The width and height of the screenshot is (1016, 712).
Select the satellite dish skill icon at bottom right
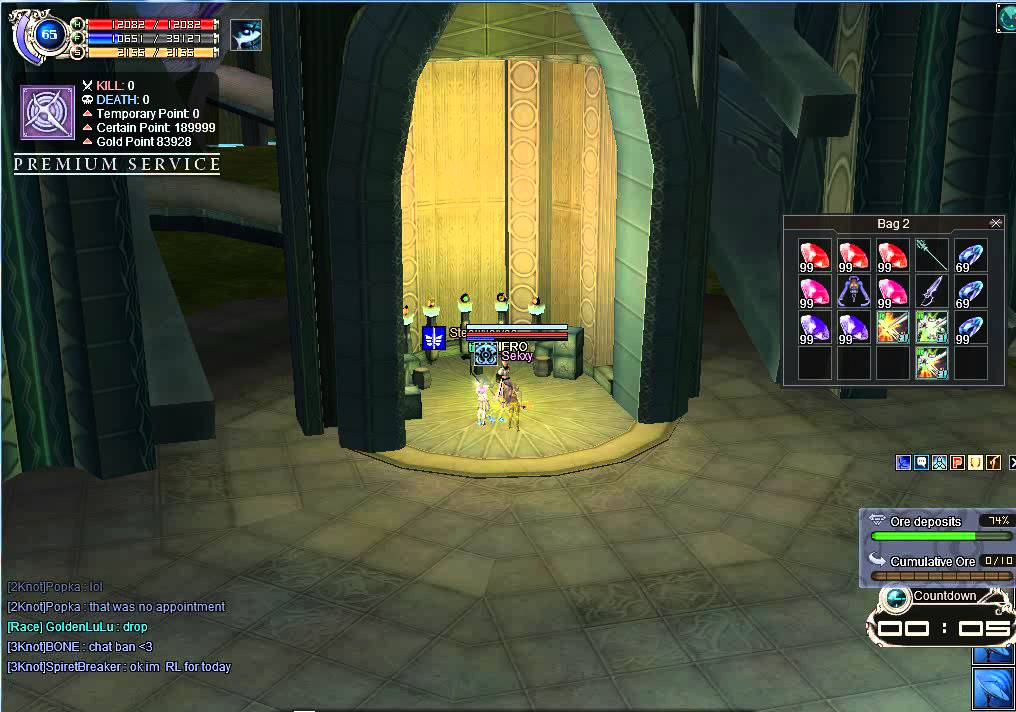click(x=993, y=689)
